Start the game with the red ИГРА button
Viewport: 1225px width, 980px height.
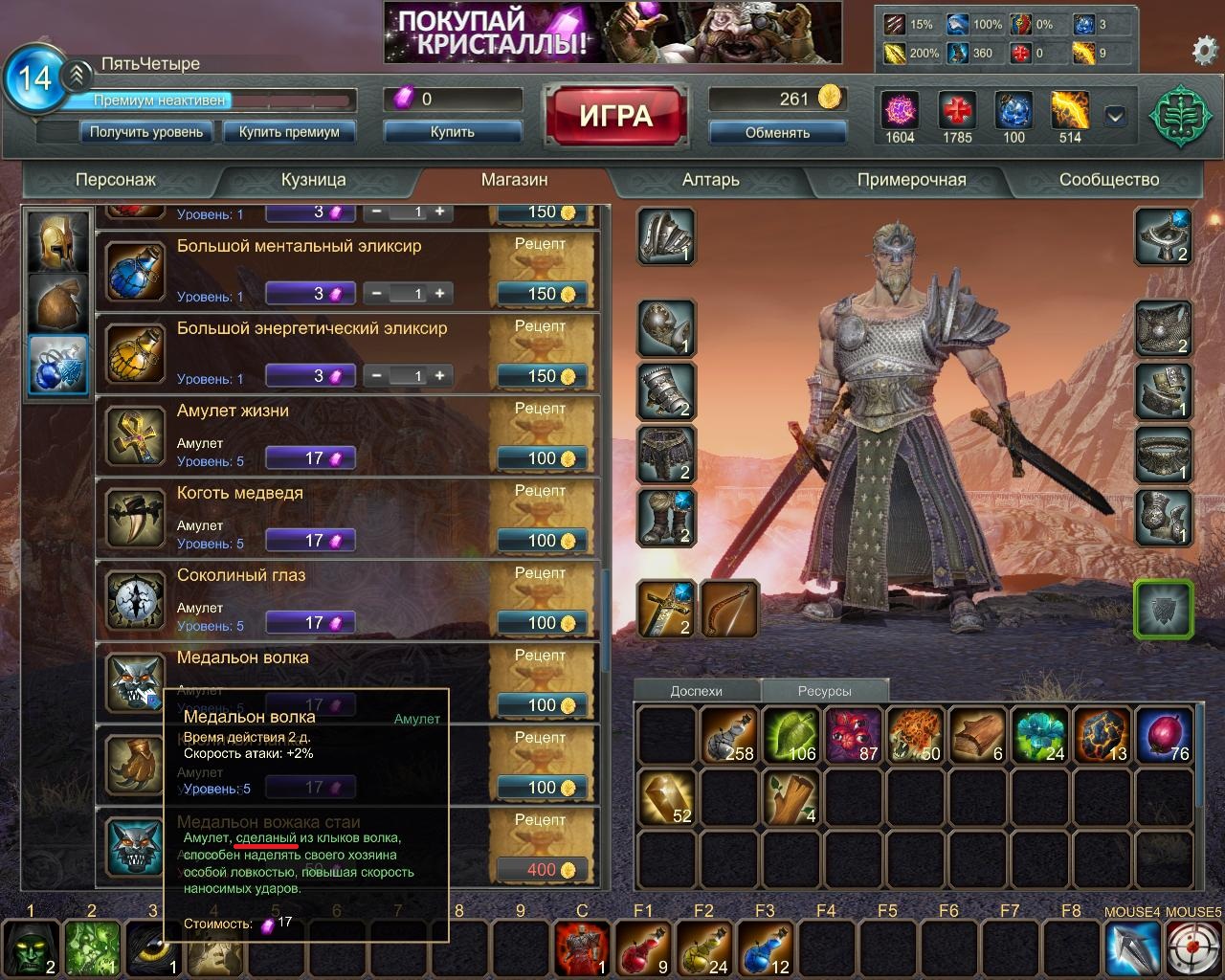[x=615, y=117]
